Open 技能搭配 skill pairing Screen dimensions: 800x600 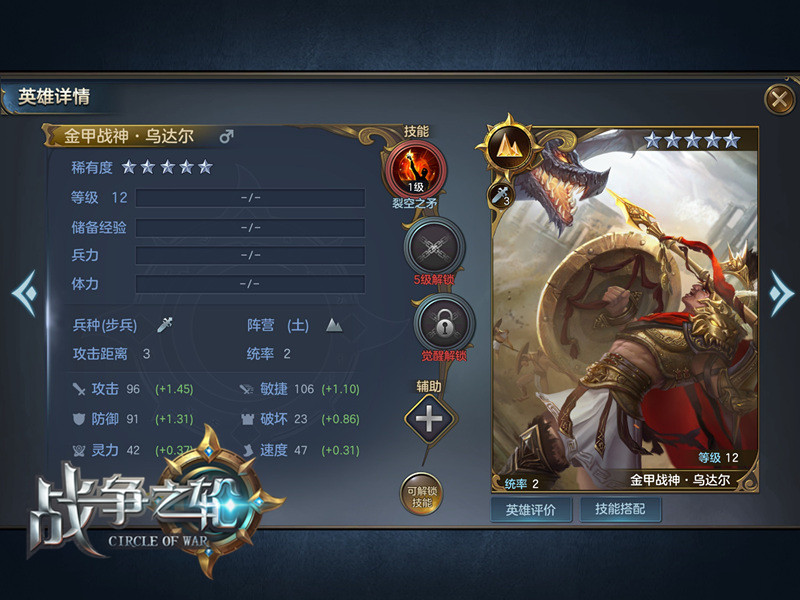(620, 509)
